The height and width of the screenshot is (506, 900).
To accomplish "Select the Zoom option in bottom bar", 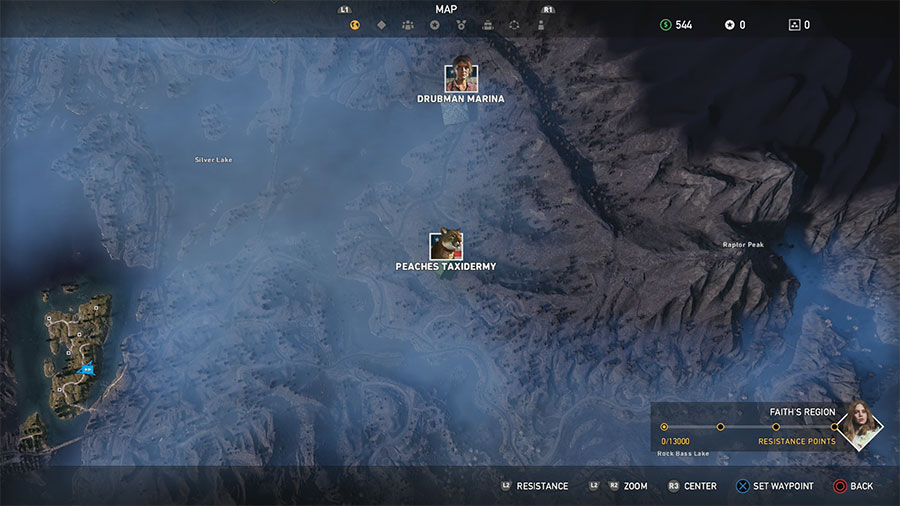I will pyautogui.click(x=627, y=486).
